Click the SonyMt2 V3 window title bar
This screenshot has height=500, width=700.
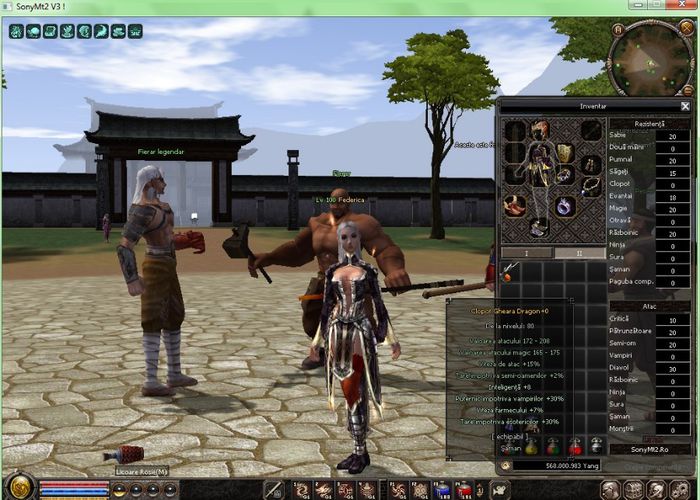300,7
